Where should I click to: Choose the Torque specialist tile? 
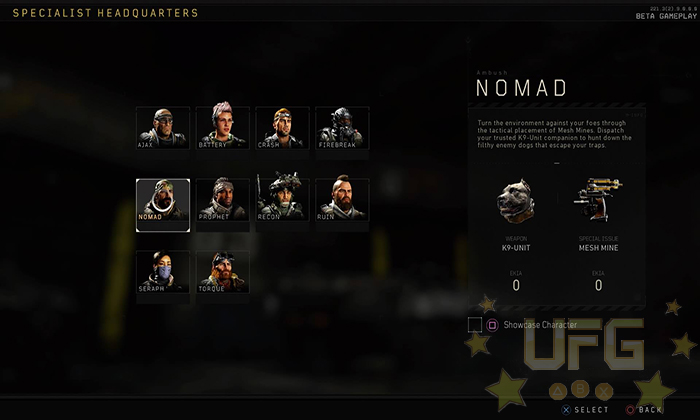(x=222, y=271)
